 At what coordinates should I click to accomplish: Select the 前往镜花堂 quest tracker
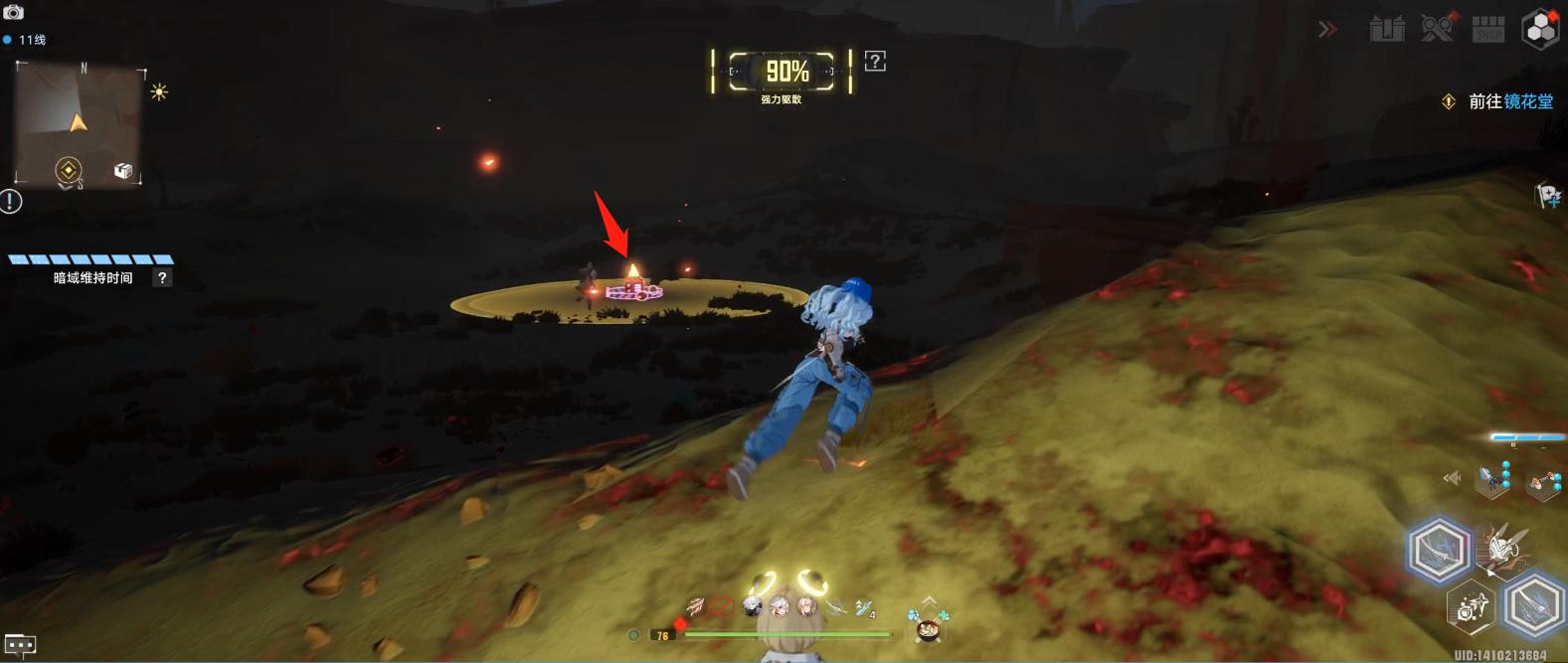pyautogui.click(x=1510, y=101)
